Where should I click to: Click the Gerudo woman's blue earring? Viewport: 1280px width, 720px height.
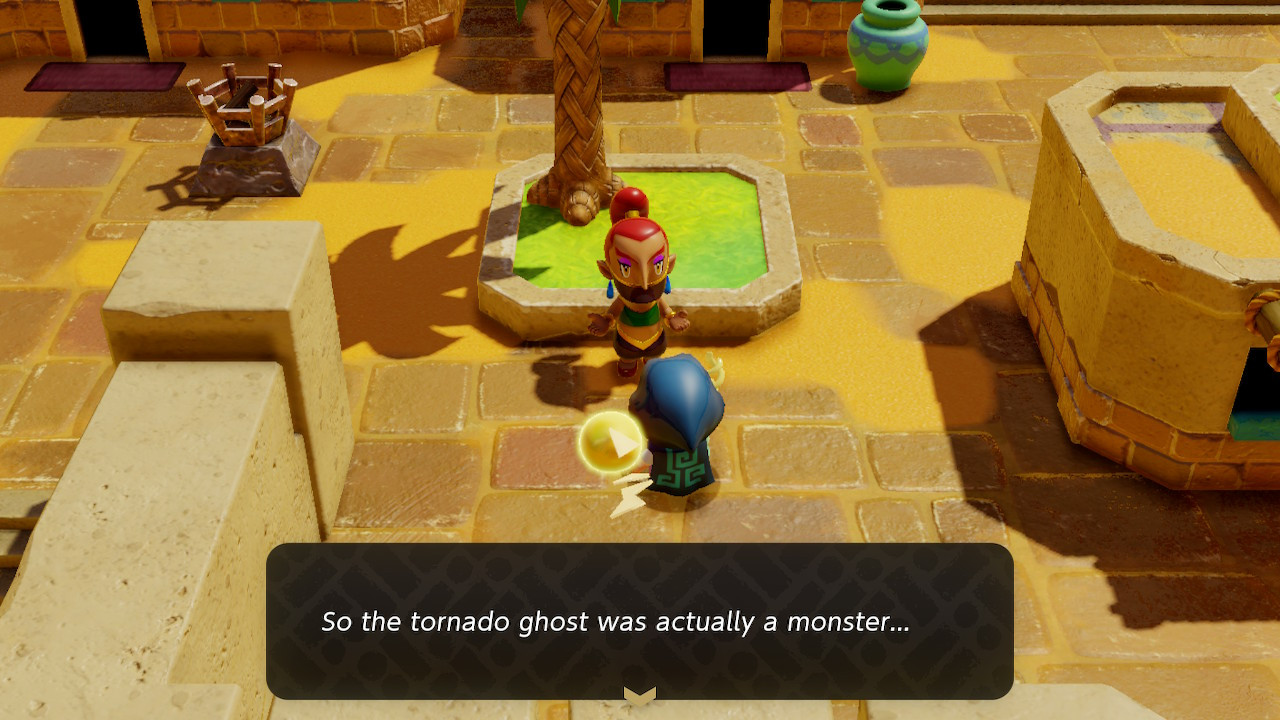click(x=608, y=290)
